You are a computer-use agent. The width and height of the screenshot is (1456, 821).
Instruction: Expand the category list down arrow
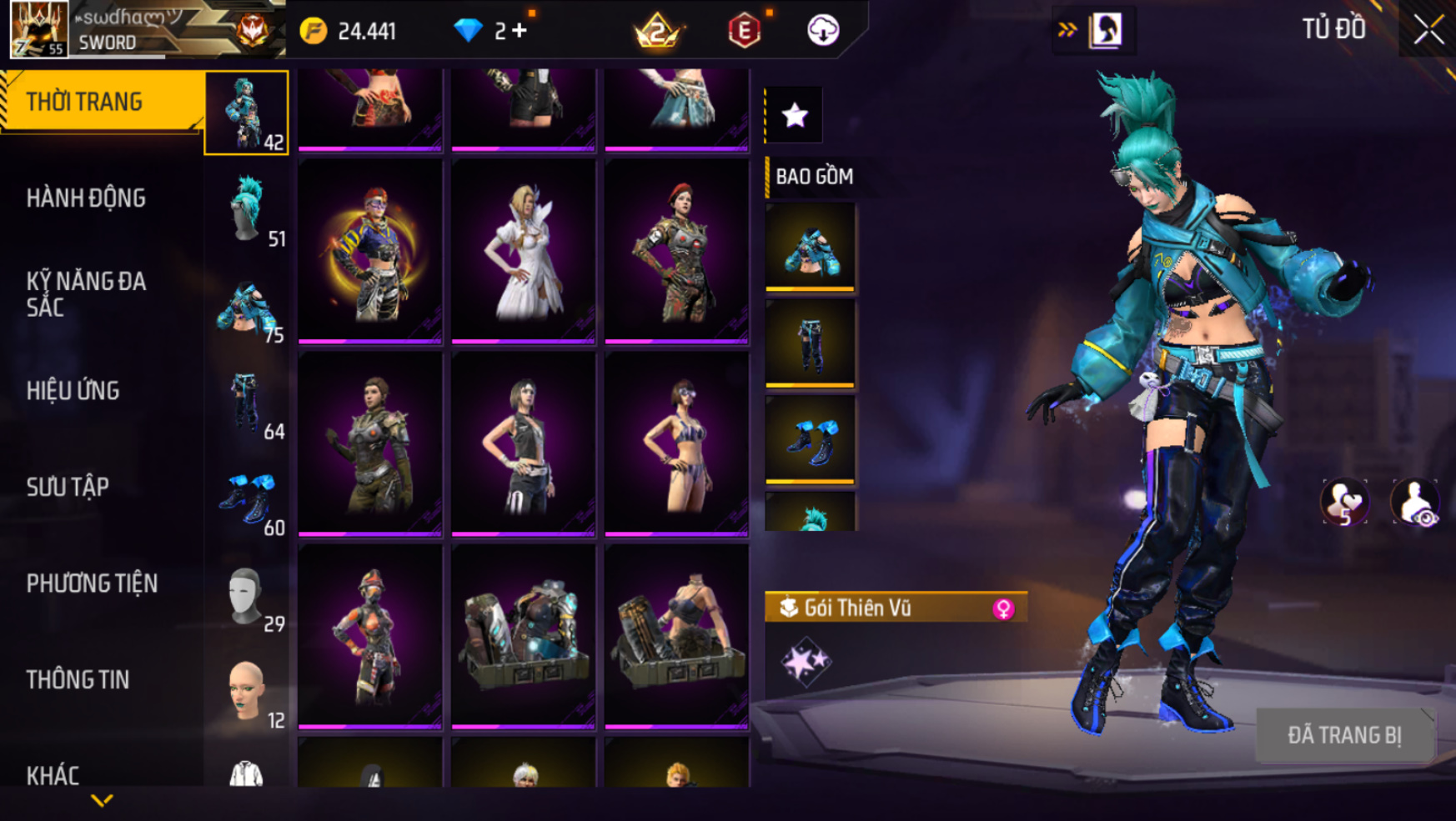(x=102, y=801)
